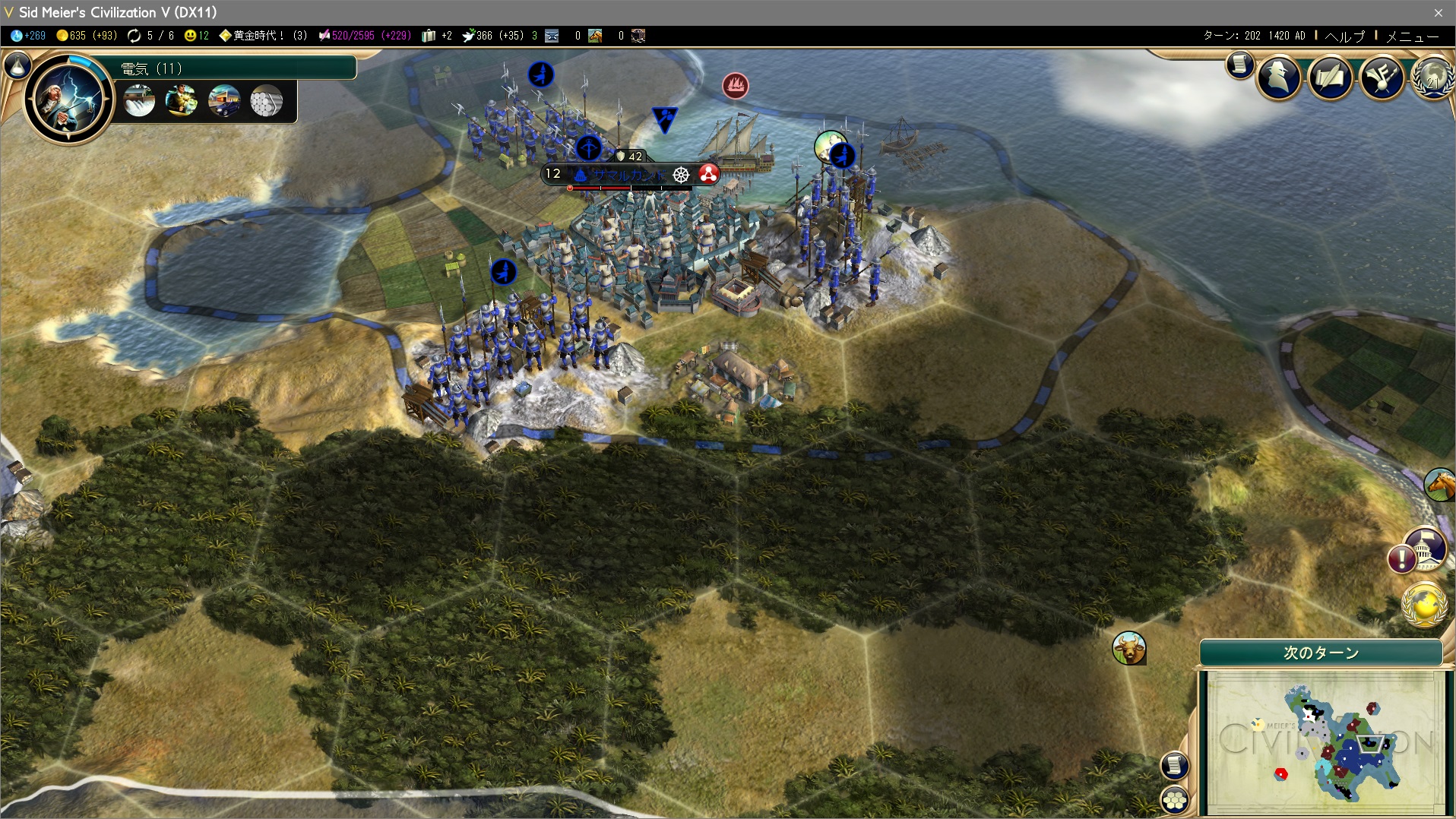Viewport: 1456px width, 819px height.
Task: Toggle the hex grid map options button
Action: pyautogui.click(x=1175, y=799)
